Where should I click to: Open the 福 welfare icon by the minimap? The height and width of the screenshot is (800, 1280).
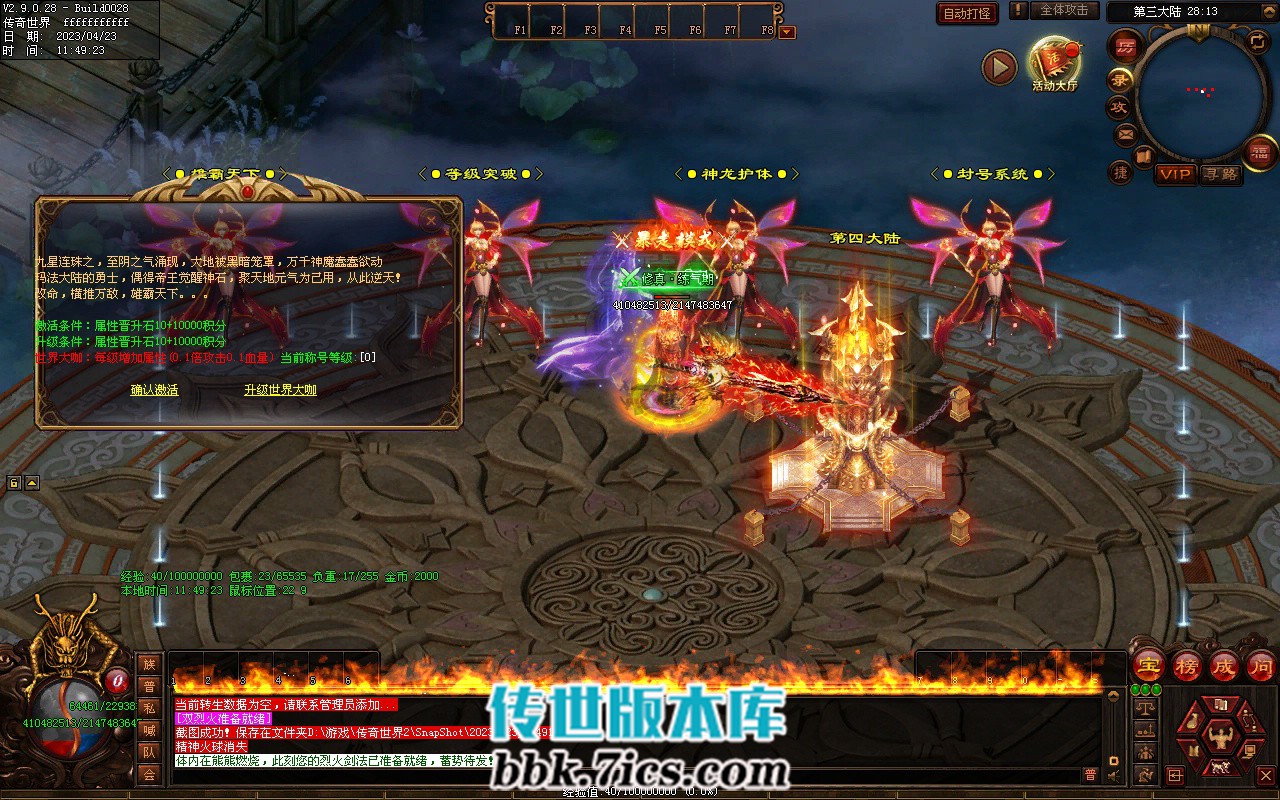click(1258, 152)
